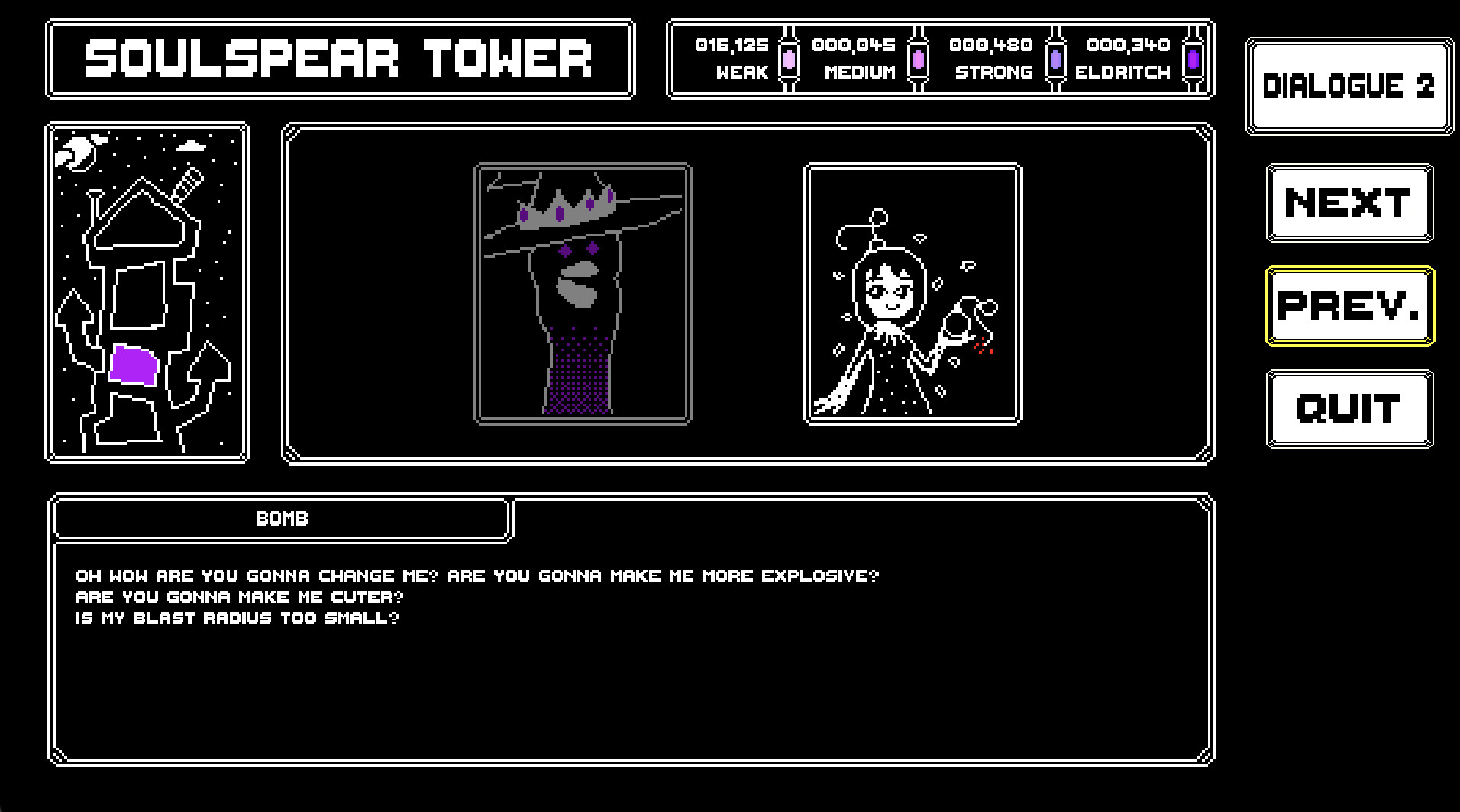Click the cloud icon on the minimap
Viewport: 1460px width, 812px height.
191,146
